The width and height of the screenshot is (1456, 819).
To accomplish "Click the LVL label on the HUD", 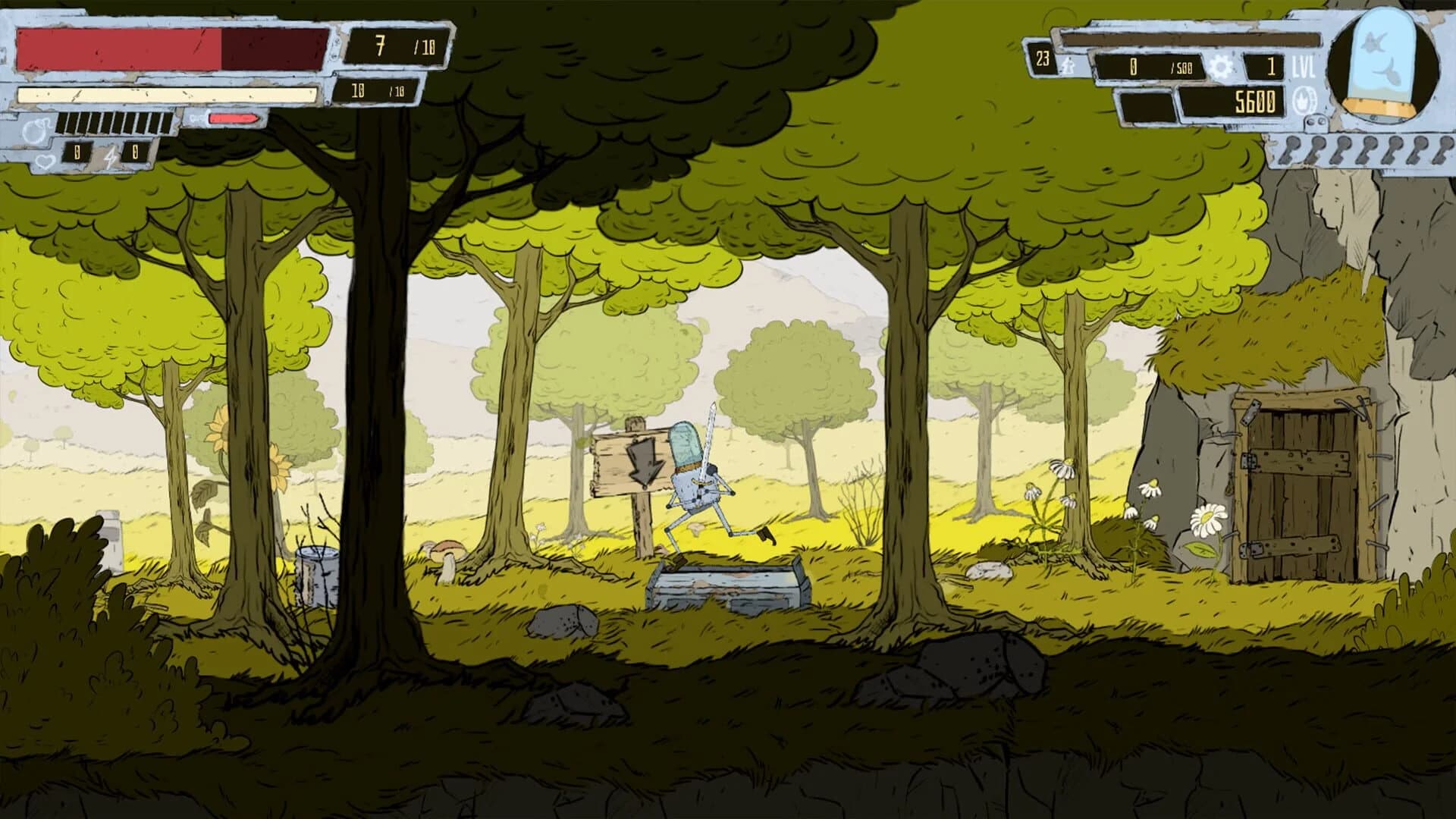I will [x=1304, y=66].
